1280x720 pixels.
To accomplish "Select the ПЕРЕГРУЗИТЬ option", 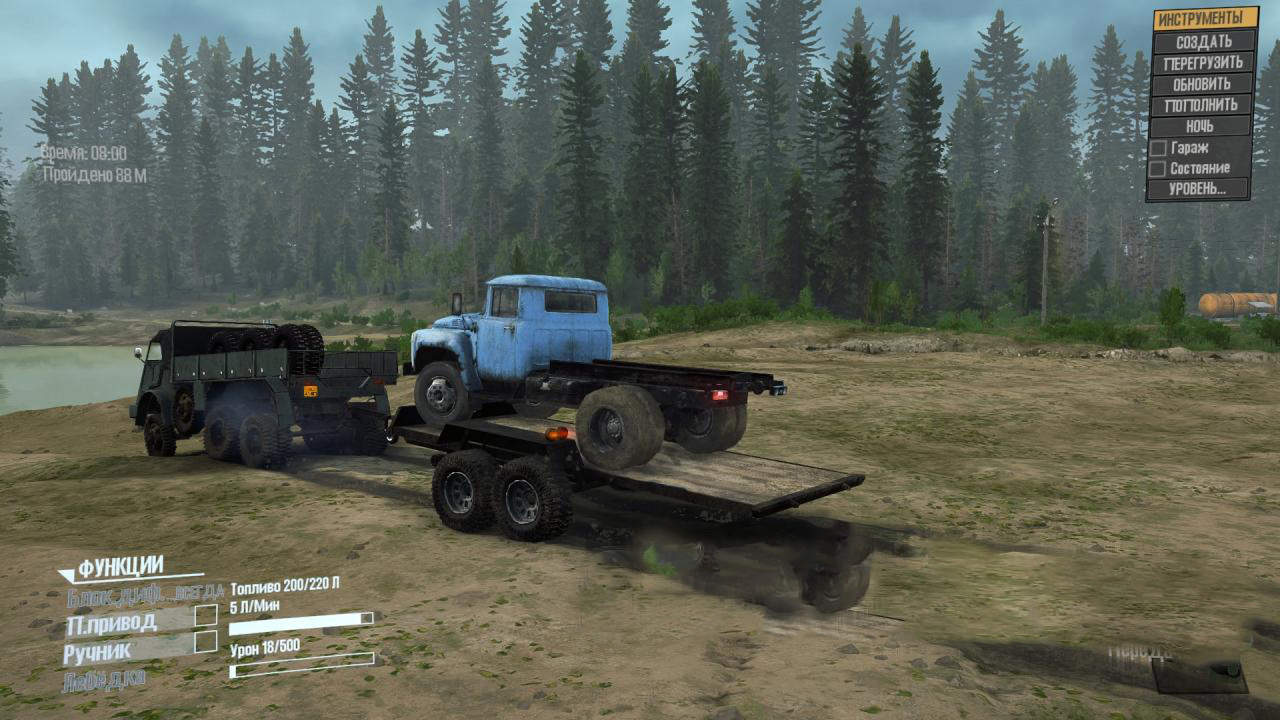I will 1204,62.
